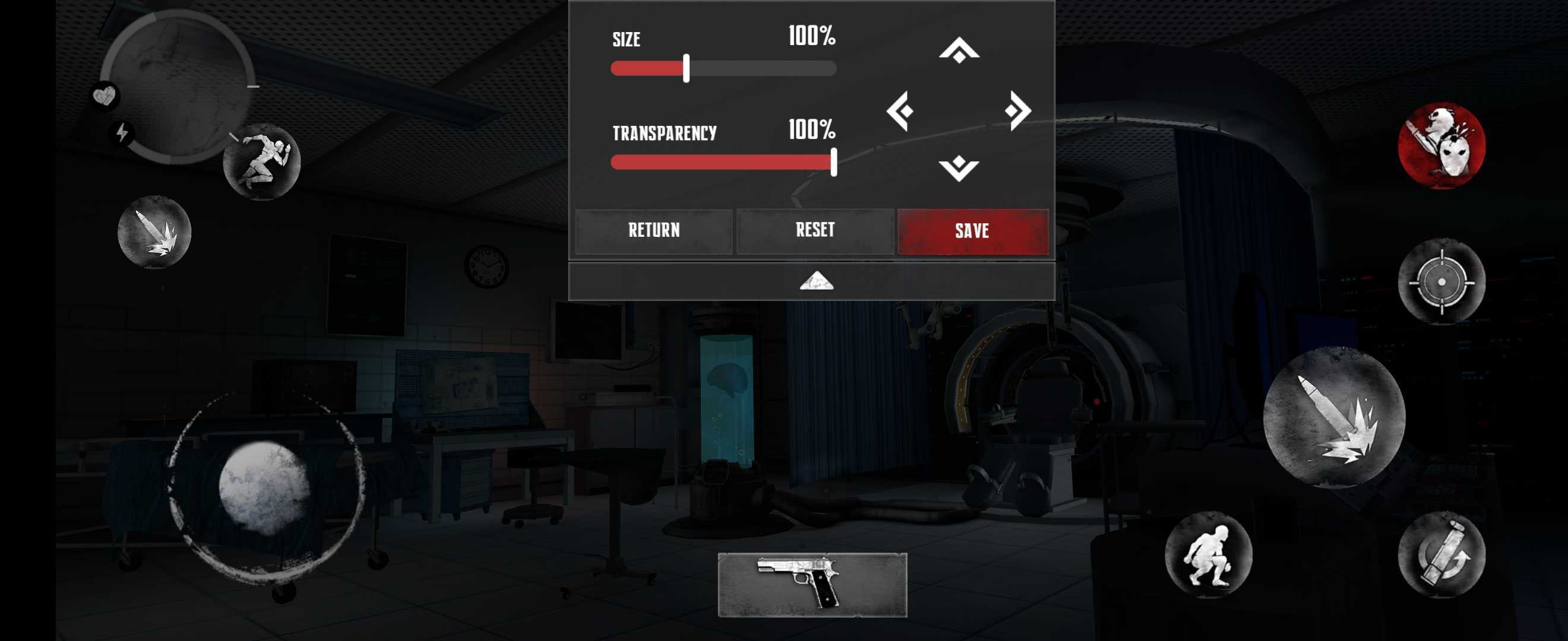The image size is (1568, 641).
Task: Click the RESET button
Action: pos(814,231)
